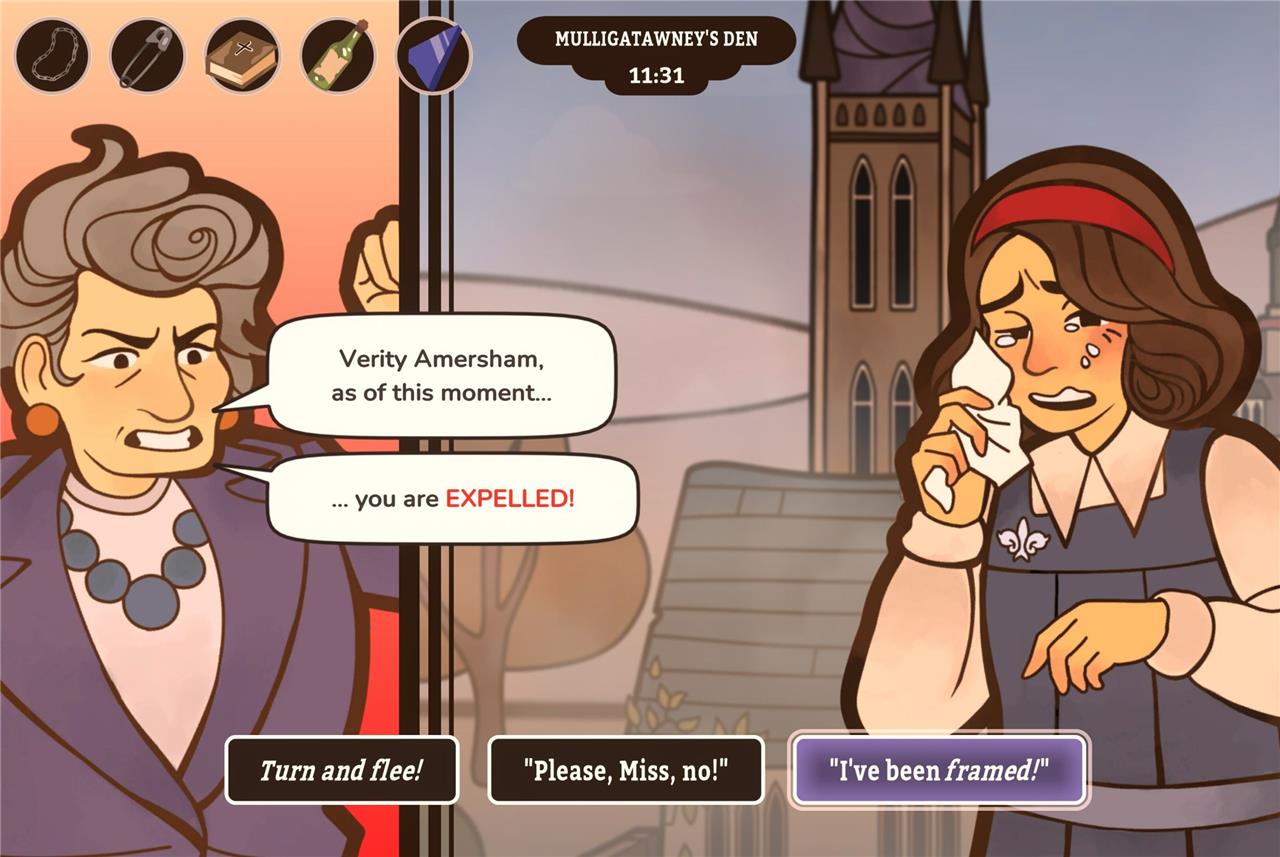1280x857 pixels.
Task: Click the safety pin inventory icon
Action: [147, 56]
